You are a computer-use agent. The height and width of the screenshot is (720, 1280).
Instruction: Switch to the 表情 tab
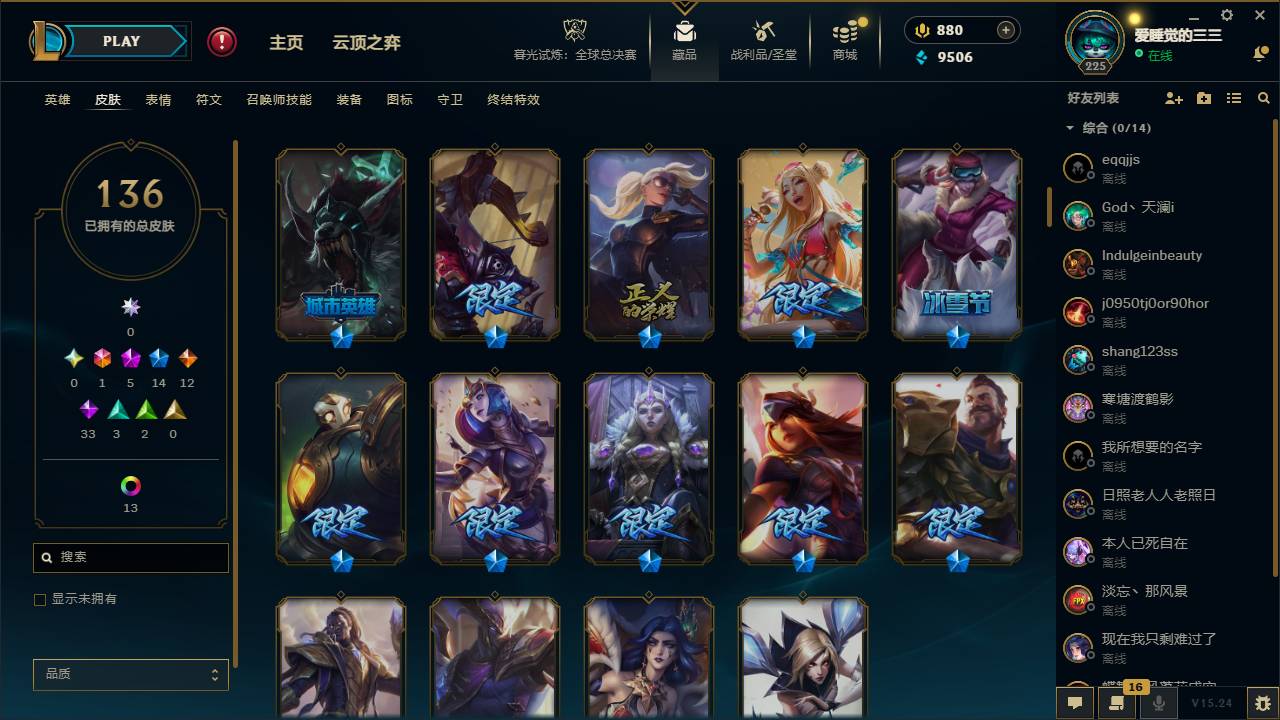point(160,99)
